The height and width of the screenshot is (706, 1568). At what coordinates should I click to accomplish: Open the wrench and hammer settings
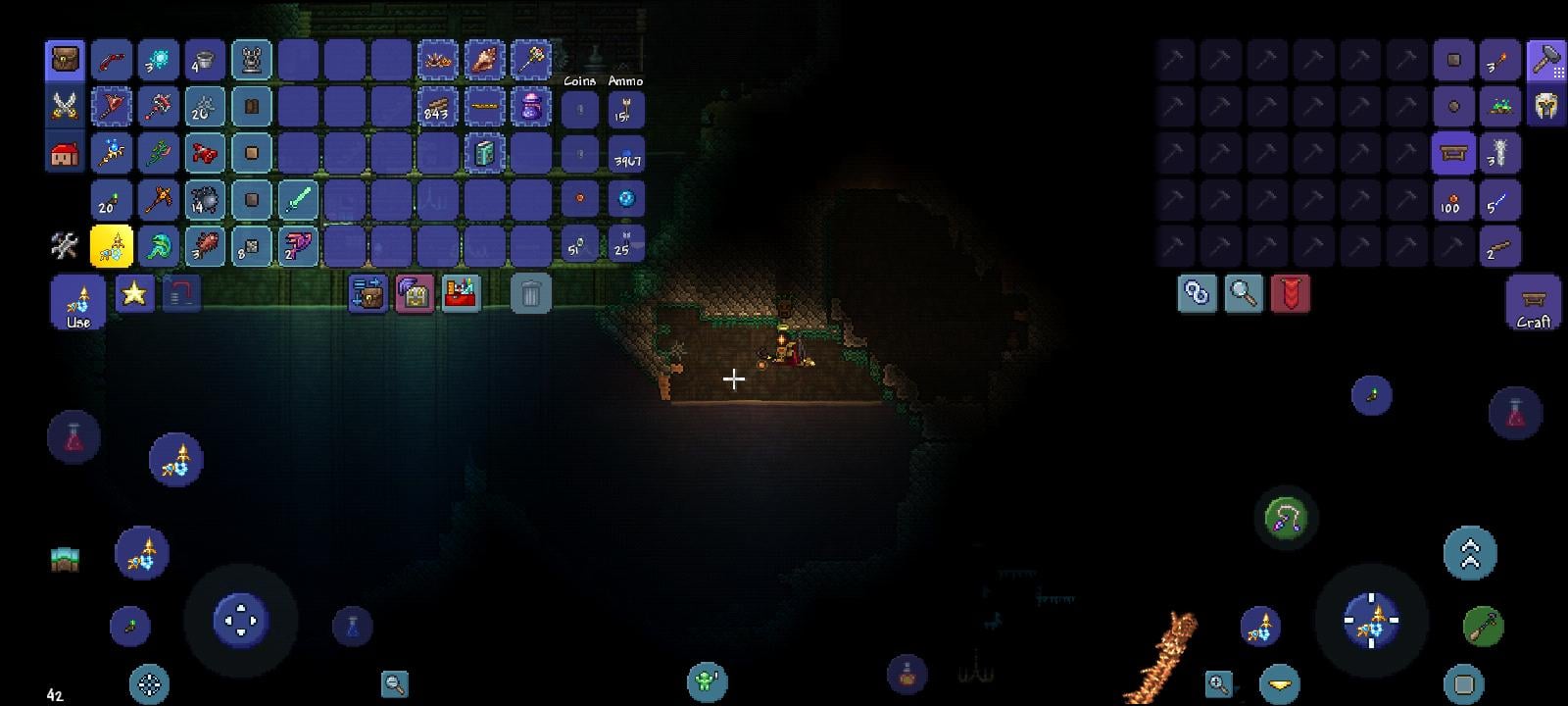65,245
